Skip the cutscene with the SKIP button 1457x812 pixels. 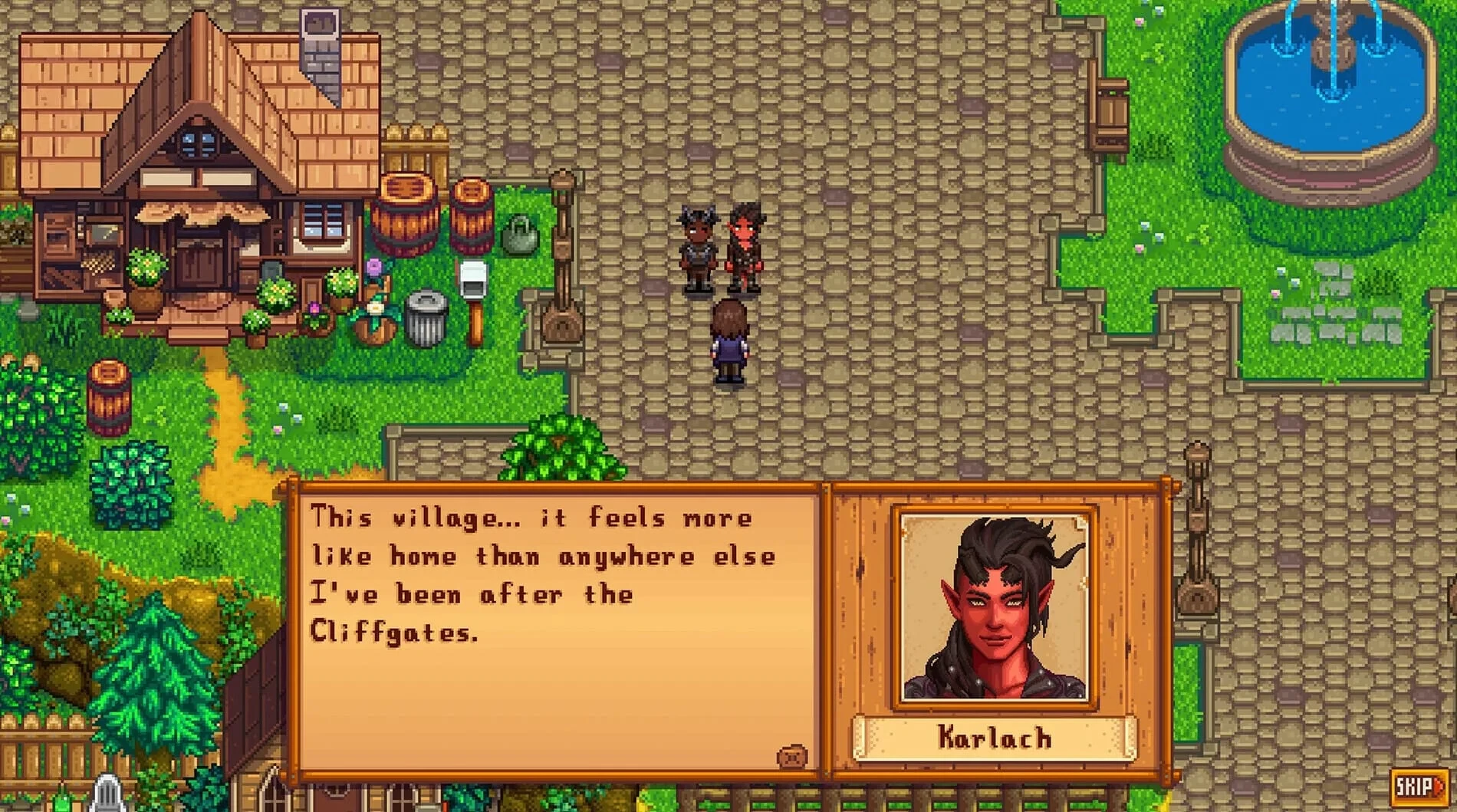1417,786
